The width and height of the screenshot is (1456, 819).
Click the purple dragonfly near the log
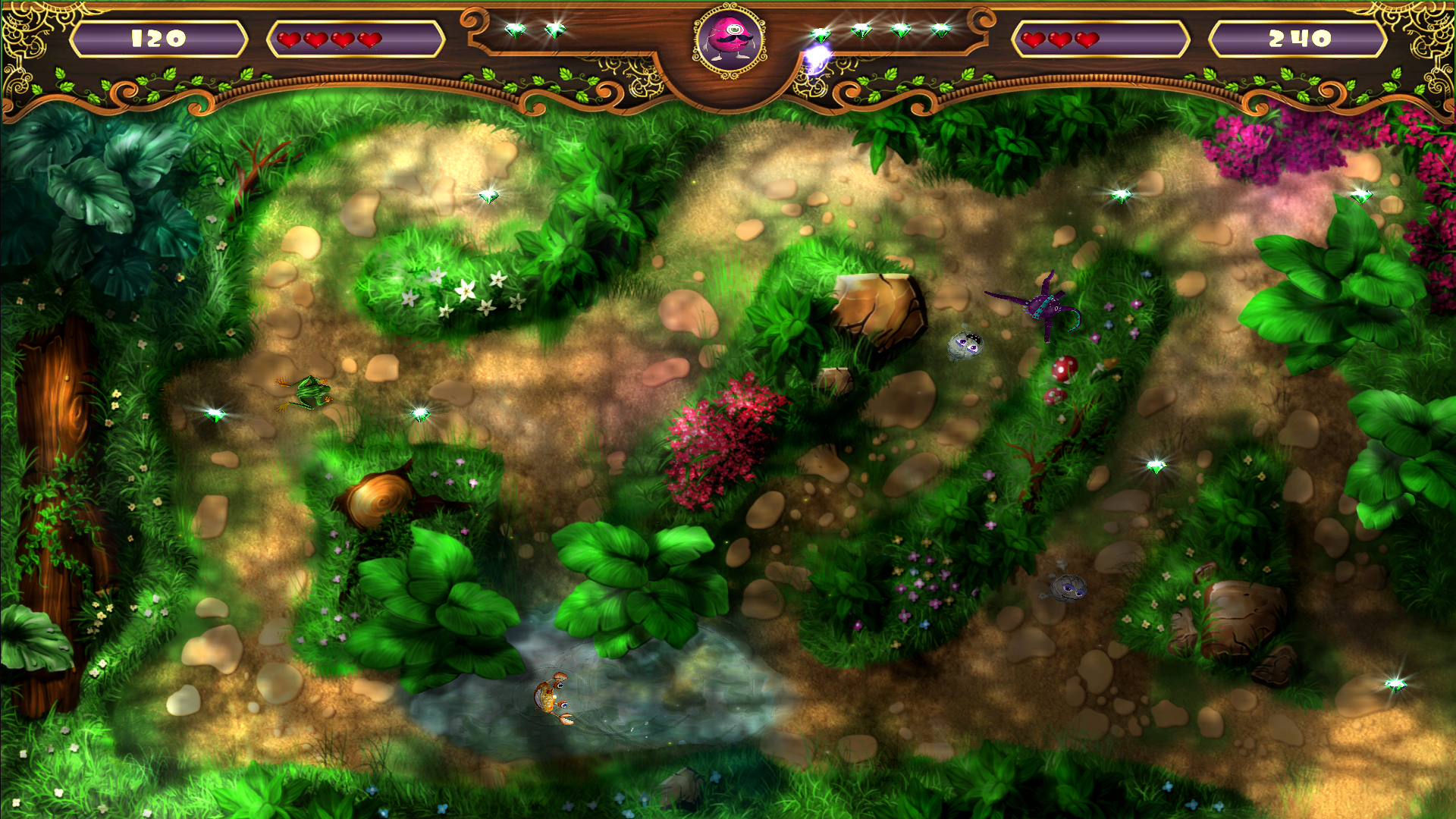pyautogui.click(x=1046, y=307)
